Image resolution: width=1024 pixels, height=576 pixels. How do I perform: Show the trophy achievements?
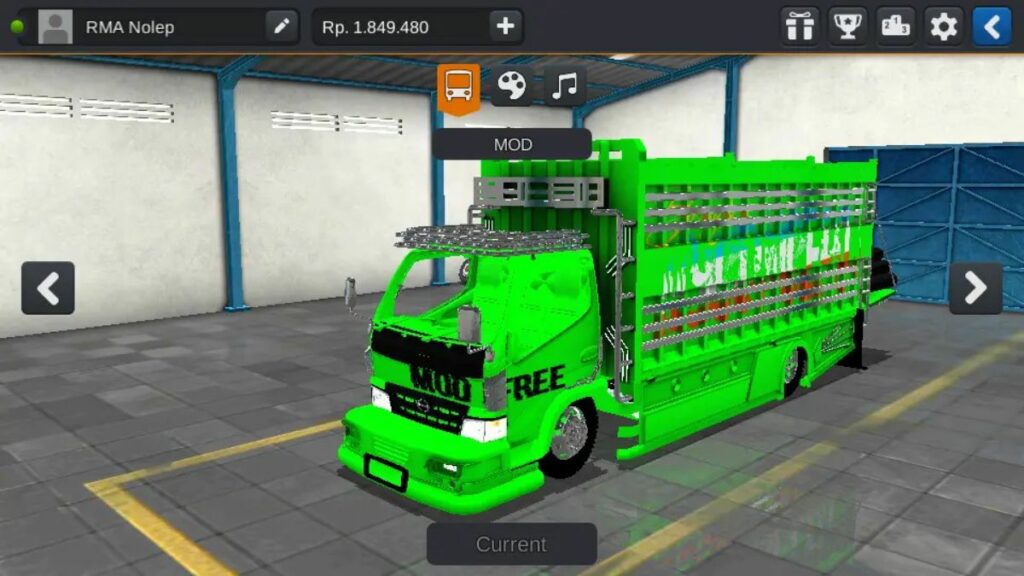(848, 27)
